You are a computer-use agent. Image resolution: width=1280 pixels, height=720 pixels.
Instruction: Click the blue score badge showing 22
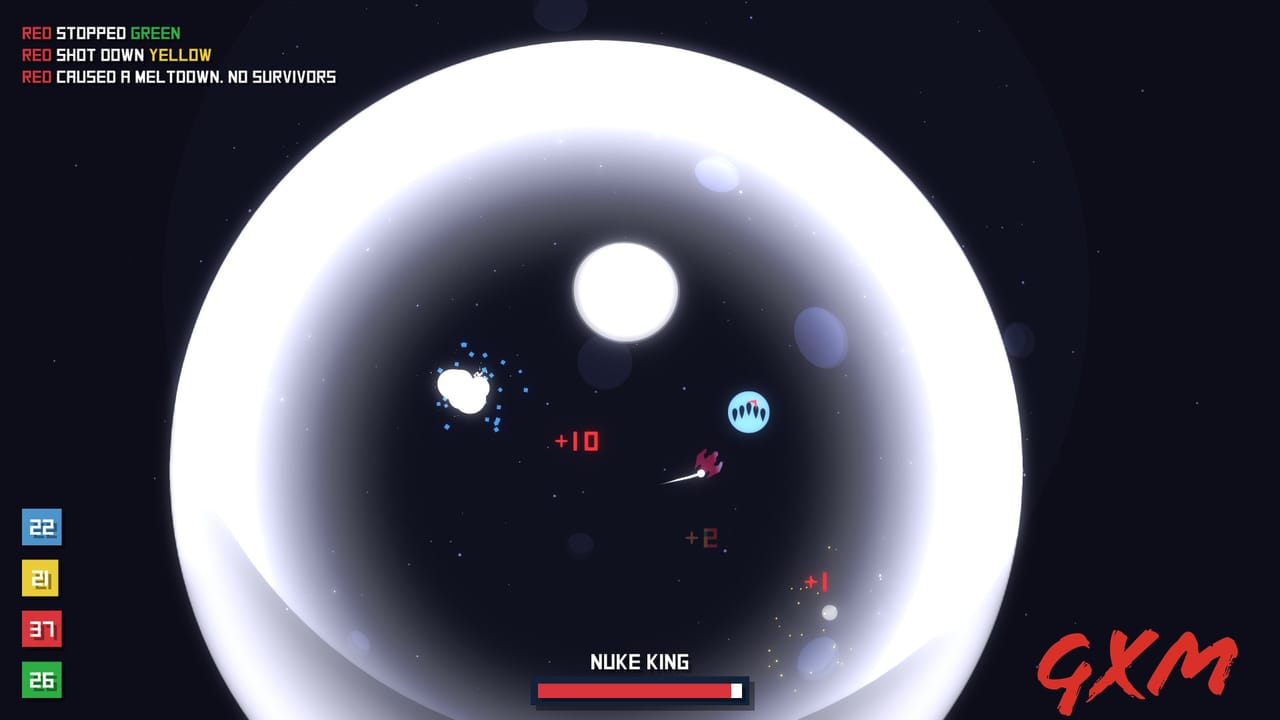pos(42,528)
